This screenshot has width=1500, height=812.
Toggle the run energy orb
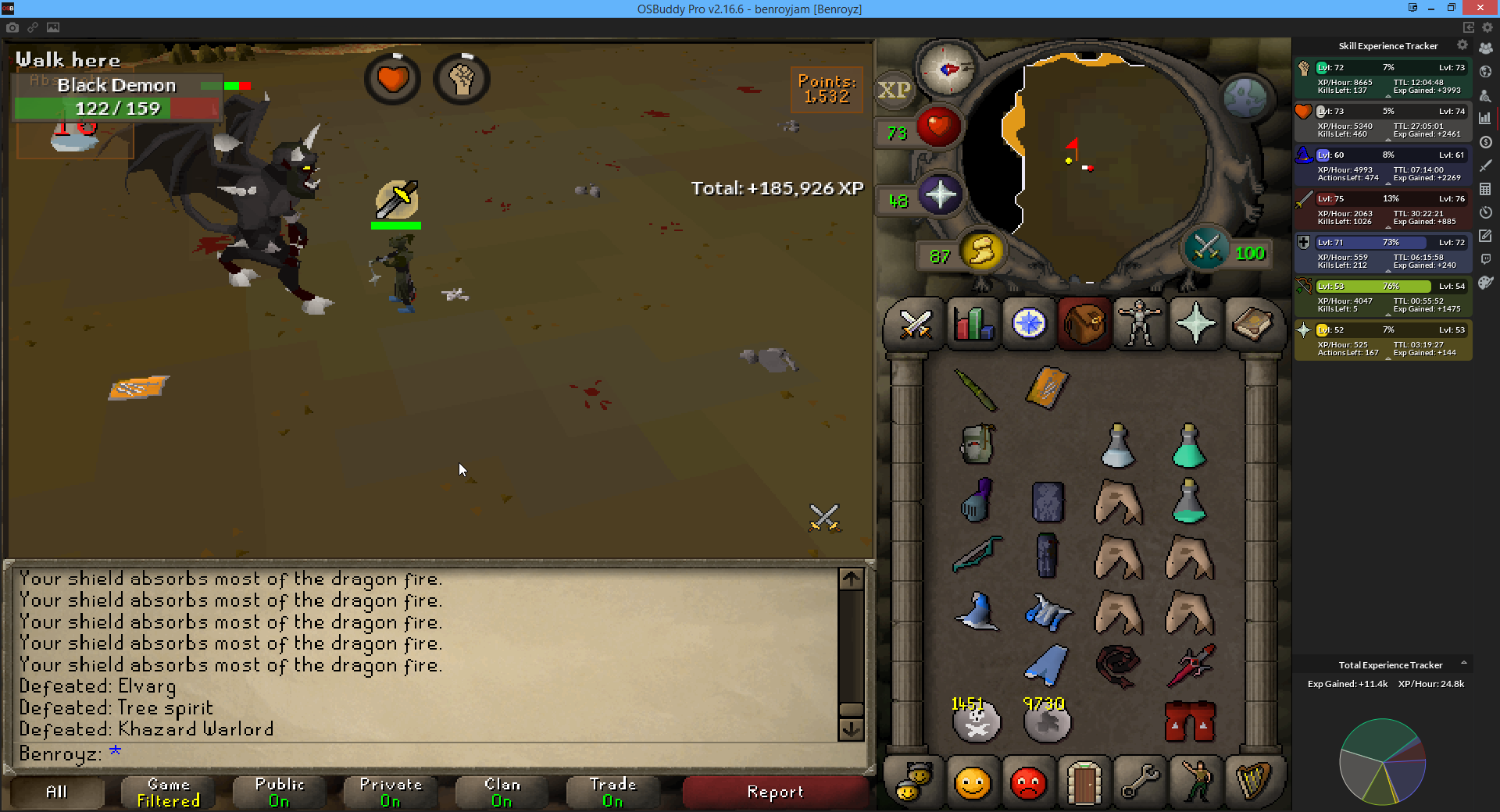981,251
